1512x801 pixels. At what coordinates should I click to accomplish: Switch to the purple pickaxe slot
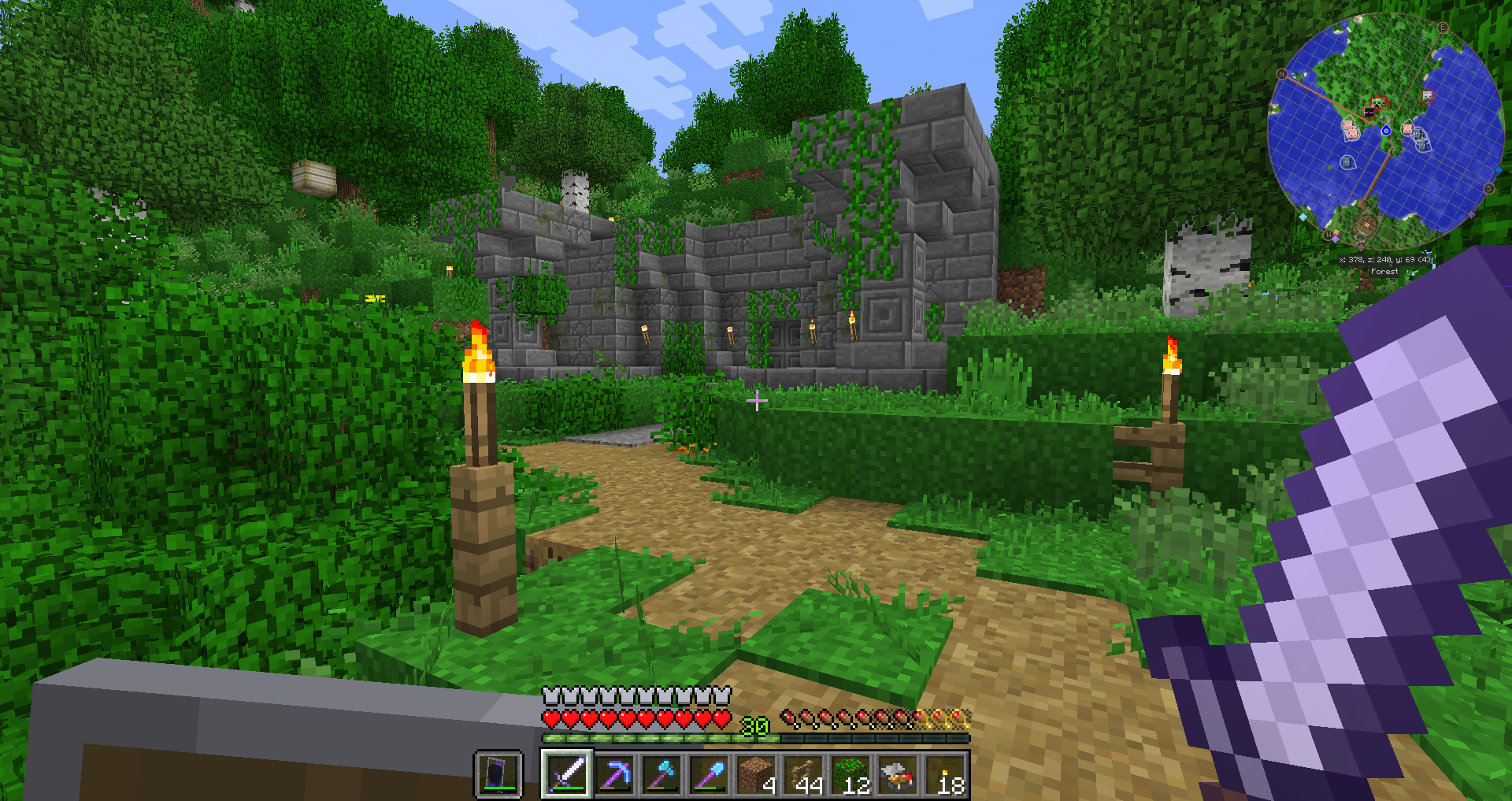(x=614, y=773)
